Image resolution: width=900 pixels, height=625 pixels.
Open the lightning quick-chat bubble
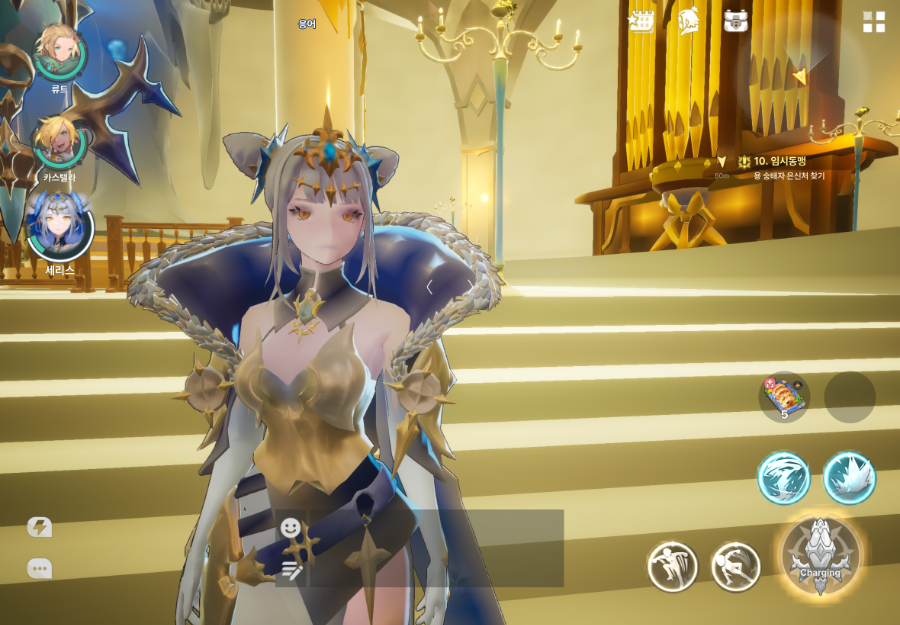click(x=39, y=527)
